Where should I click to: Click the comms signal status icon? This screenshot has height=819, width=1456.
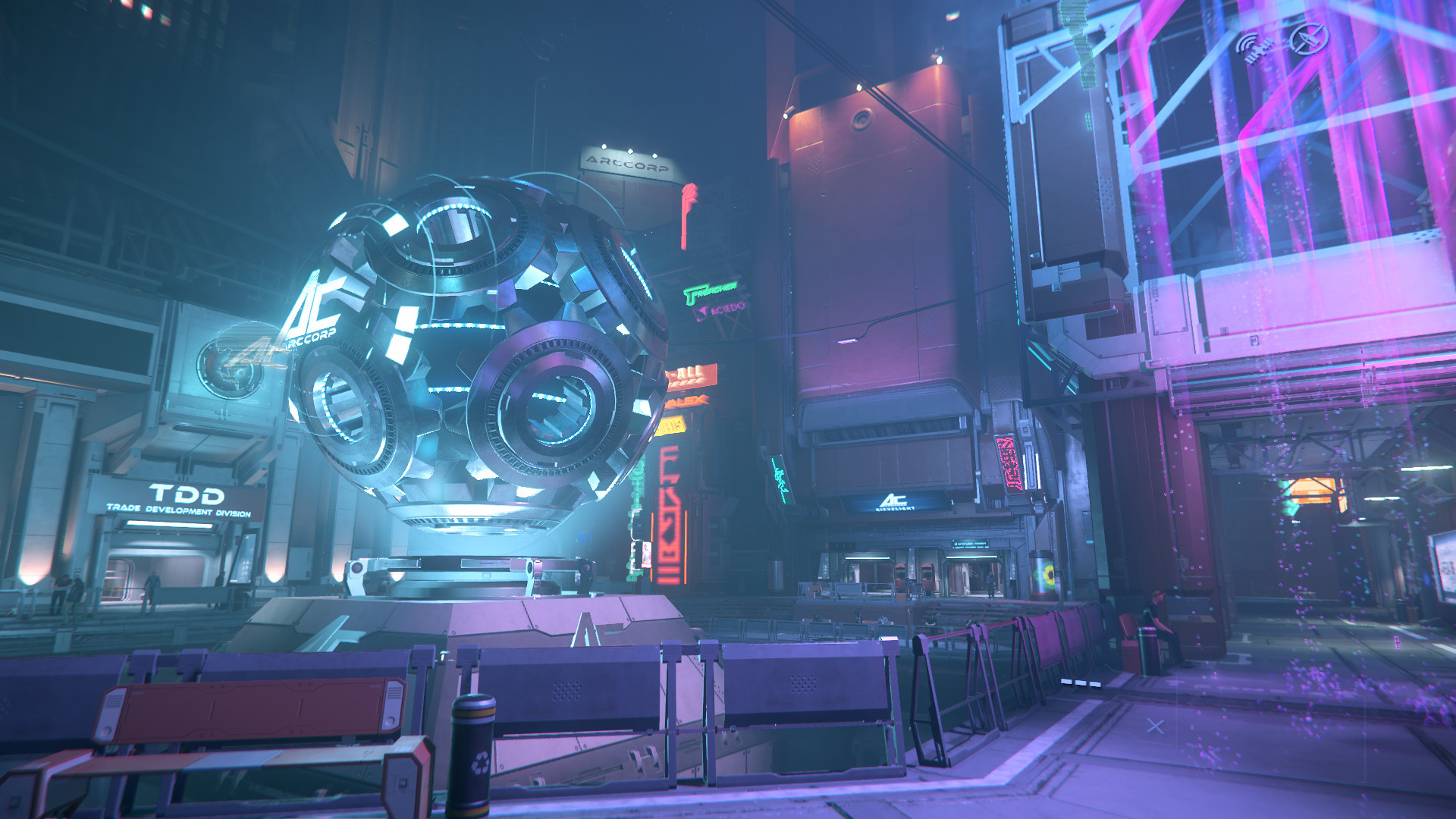(1255, 47)
